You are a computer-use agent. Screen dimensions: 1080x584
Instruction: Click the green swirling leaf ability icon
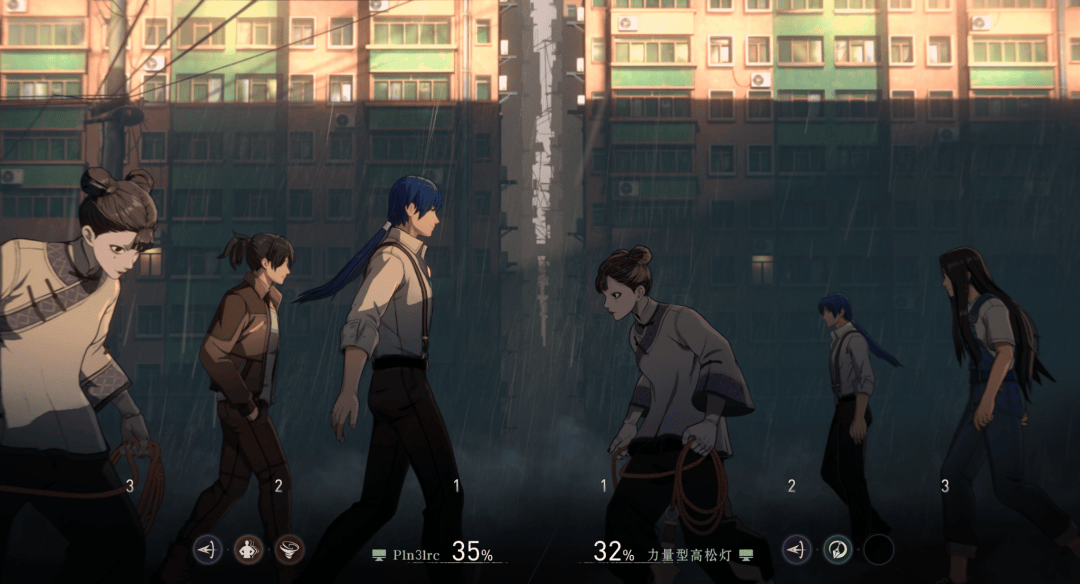(x=837, y=549)
